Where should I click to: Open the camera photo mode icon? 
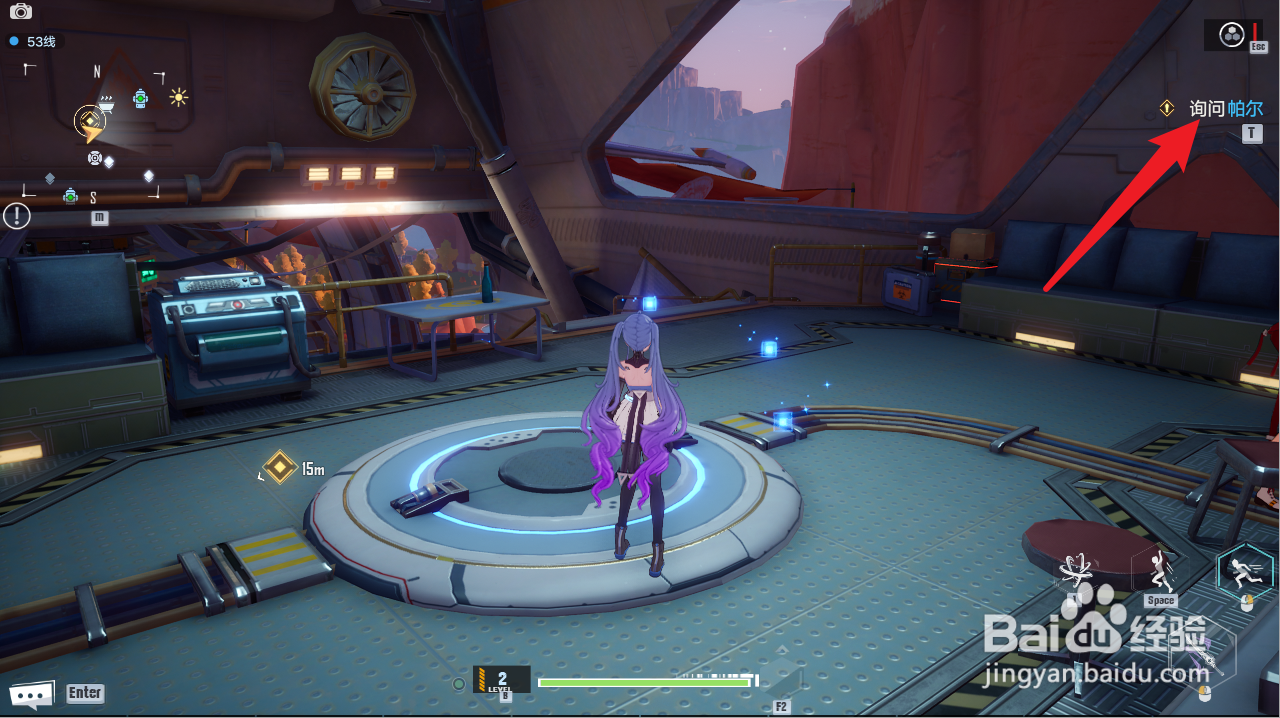pos(20,11)
